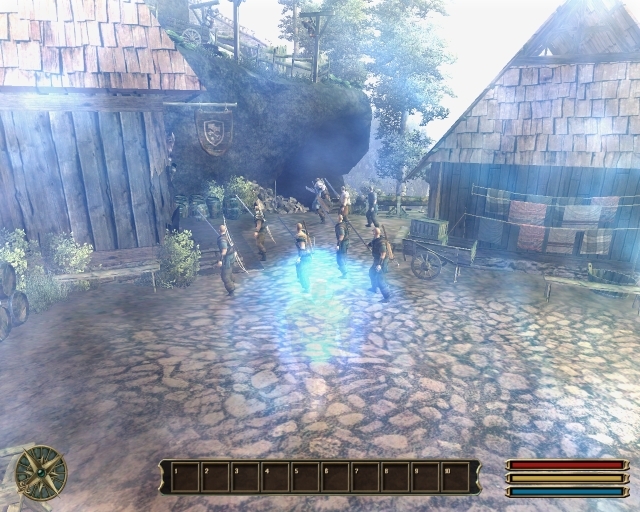Select quick slot number 9
Screen dimensions: 640x512
click(425, 477)
